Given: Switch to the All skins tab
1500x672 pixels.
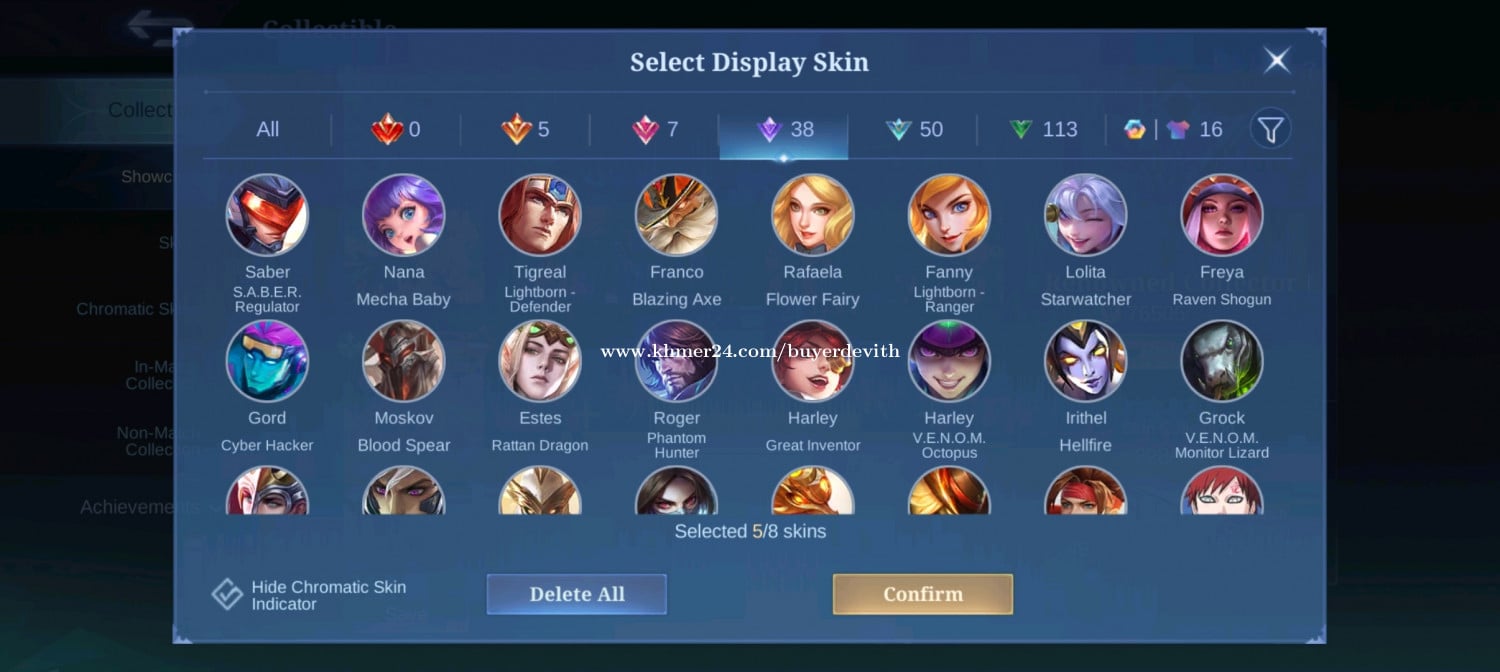Looking at the screenshot, I should (267, 130).
